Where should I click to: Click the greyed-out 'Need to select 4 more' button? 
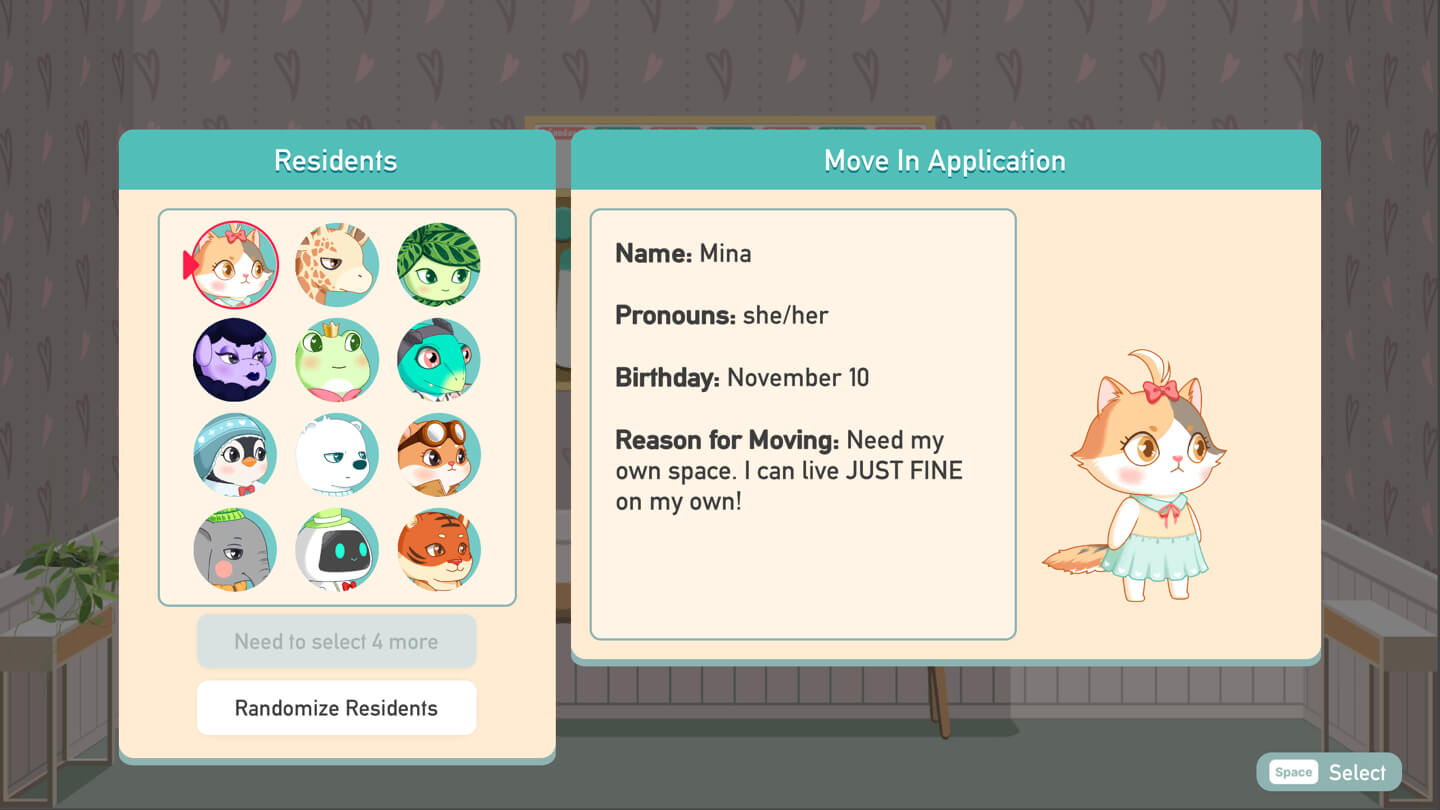tap(336, 641)
